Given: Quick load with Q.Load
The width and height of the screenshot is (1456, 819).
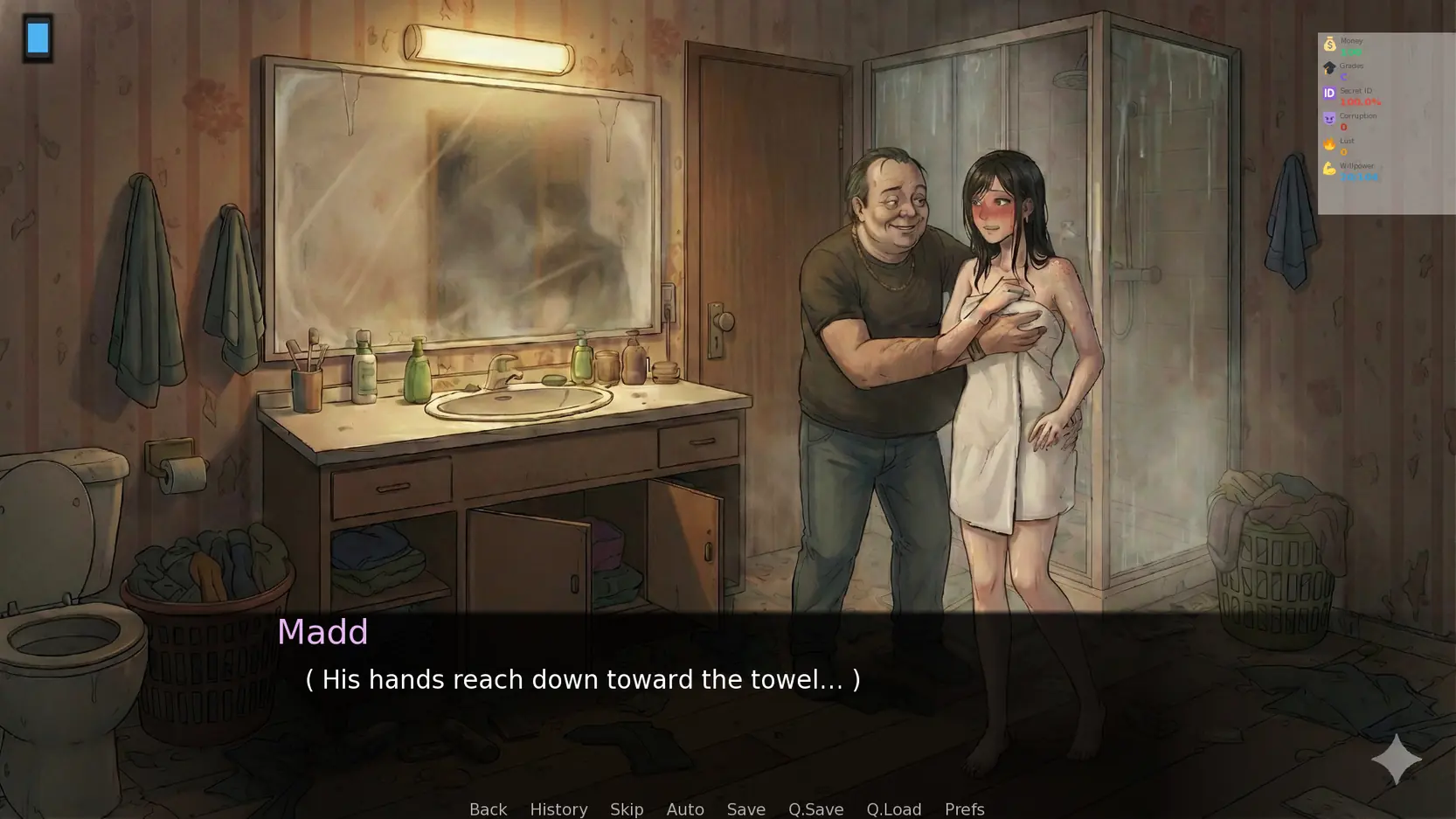Looking at the screenshot, I should click(x=893, y=809).
